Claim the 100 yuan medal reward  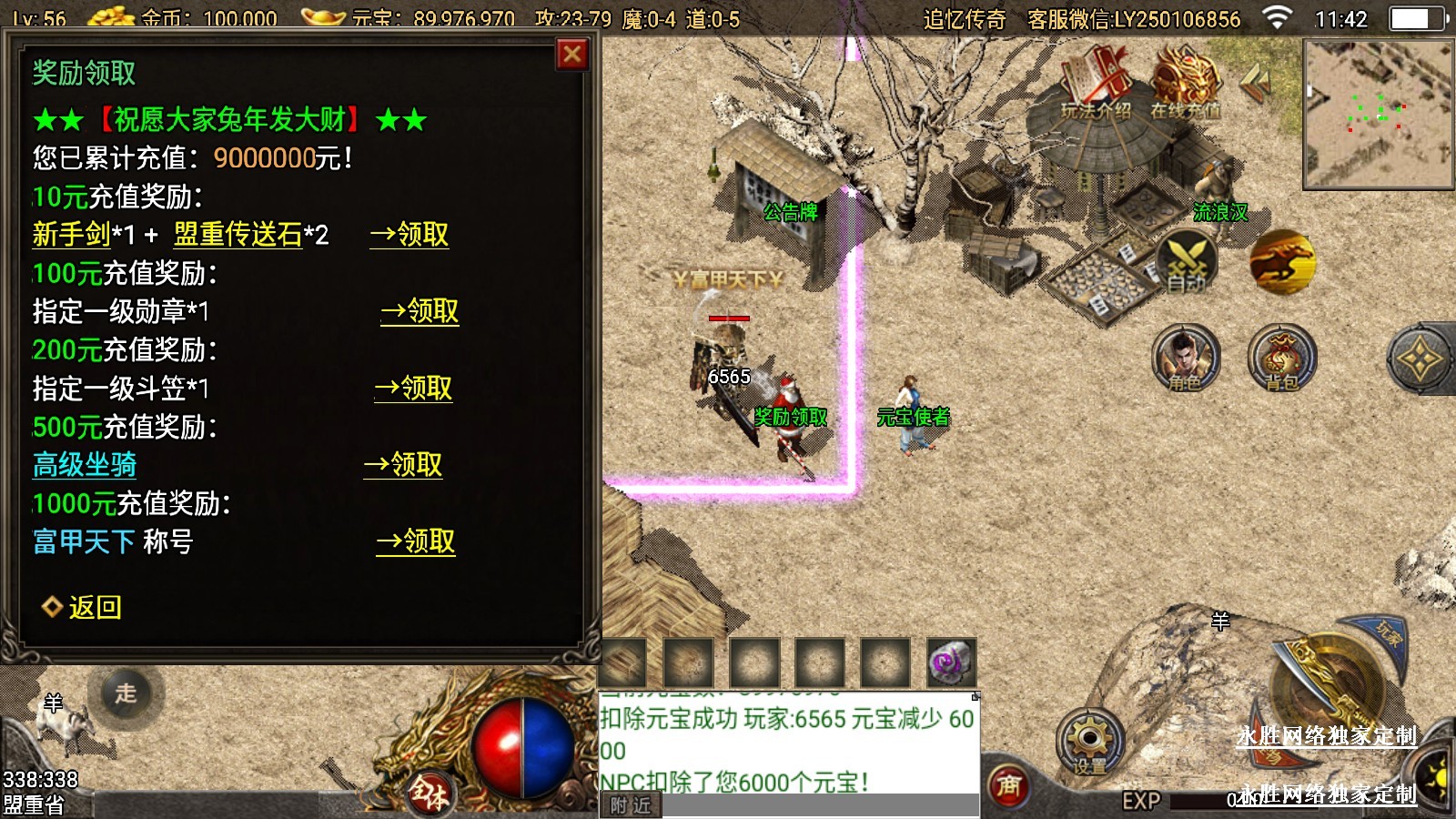coord(420,311)
